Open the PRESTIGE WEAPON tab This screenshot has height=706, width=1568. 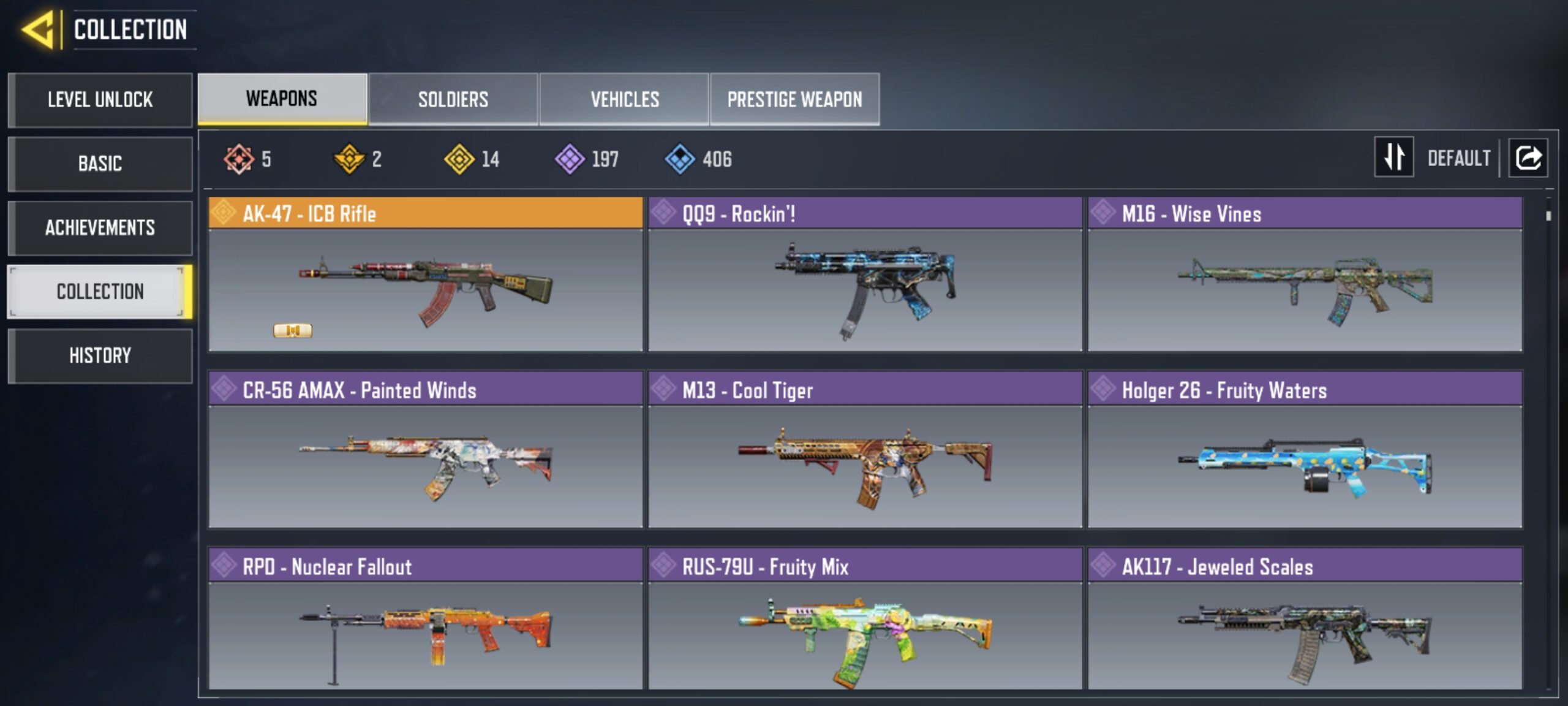794,99
